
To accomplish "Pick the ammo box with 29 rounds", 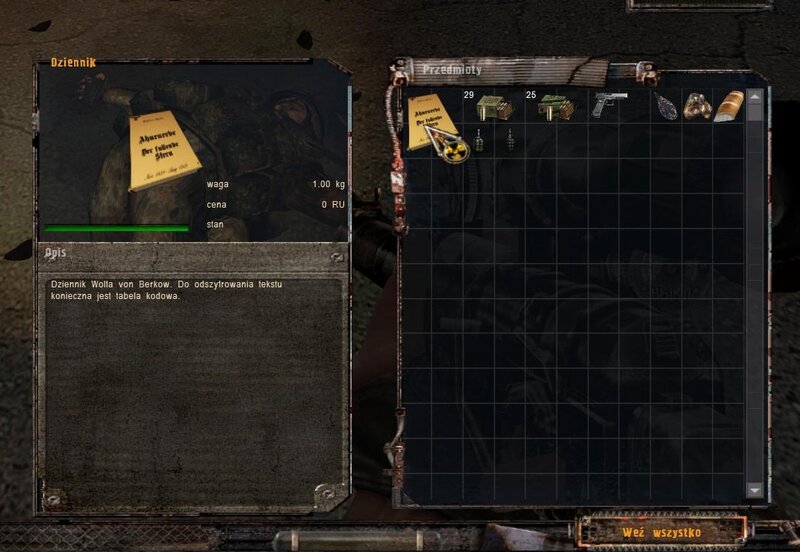I will tap(492, 105).
